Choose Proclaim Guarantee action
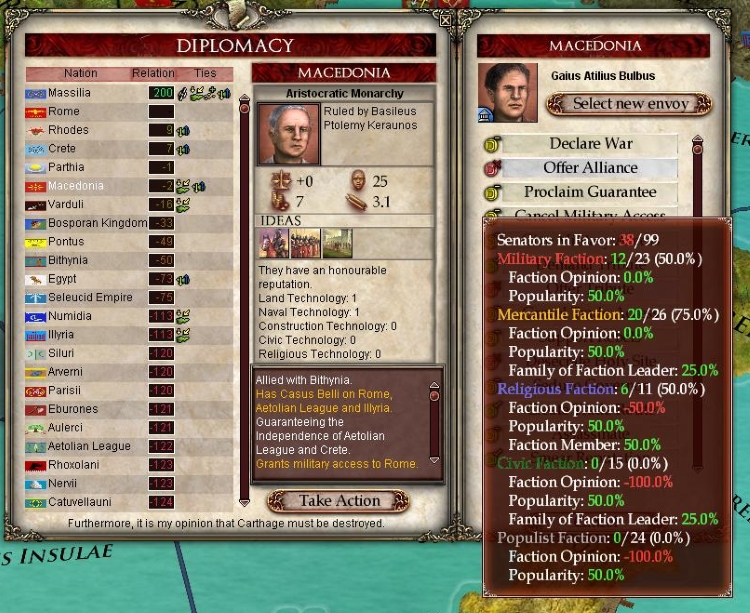 (590, 192)
